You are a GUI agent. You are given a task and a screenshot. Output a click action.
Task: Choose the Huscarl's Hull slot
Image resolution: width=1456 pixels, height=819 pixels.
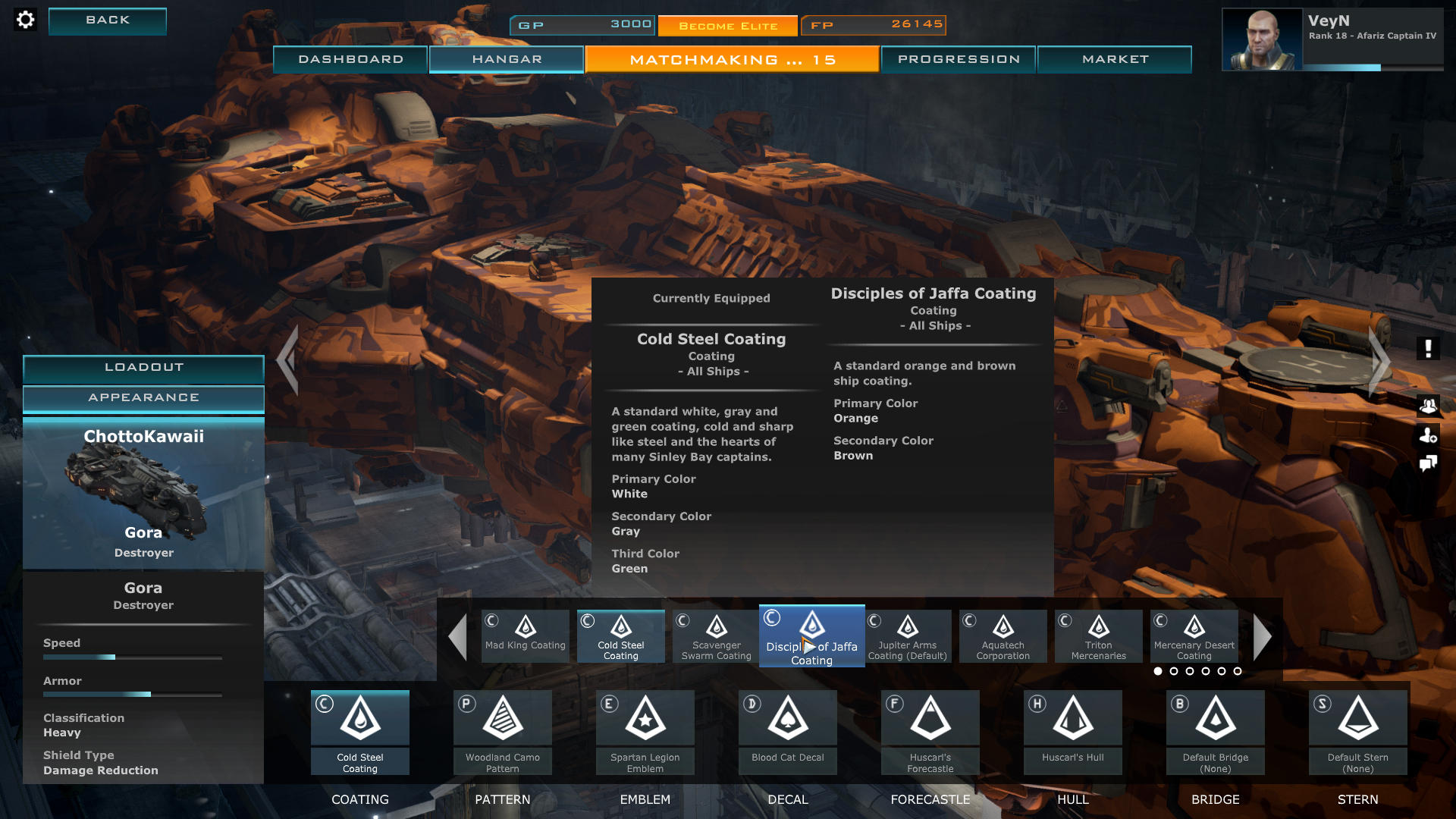[x=1072, y=732]
